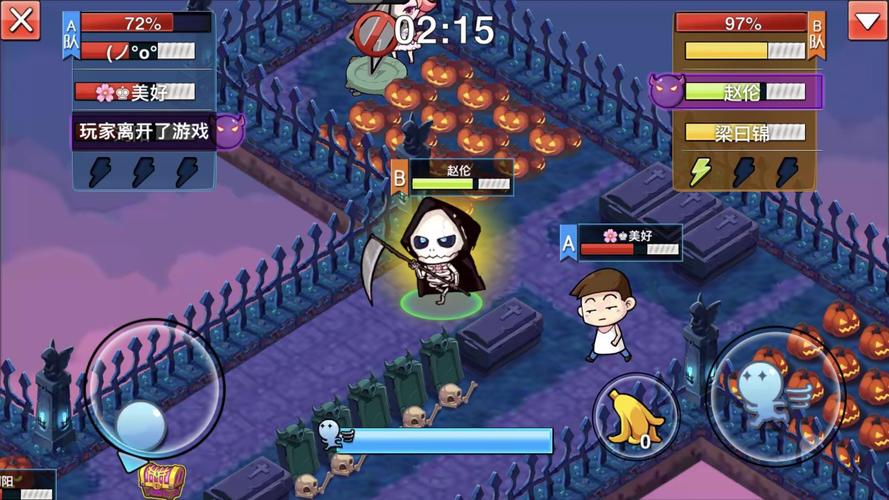Close the match with the X button

[20, 20]
